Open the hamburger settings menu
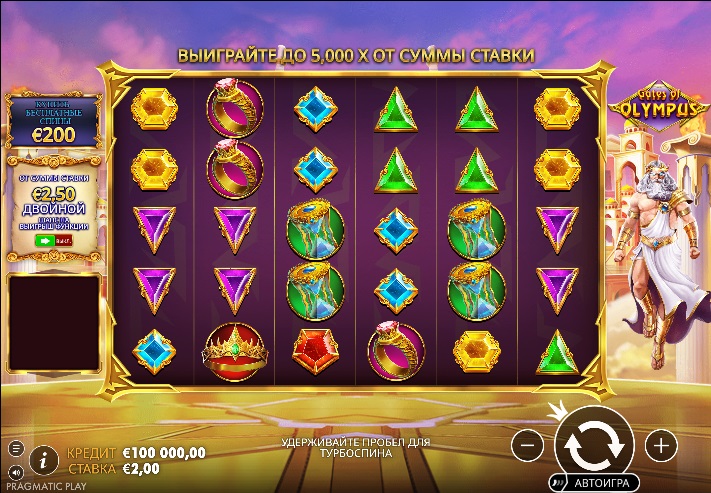Viewport: 711px width, 493px height. point(15,447)
